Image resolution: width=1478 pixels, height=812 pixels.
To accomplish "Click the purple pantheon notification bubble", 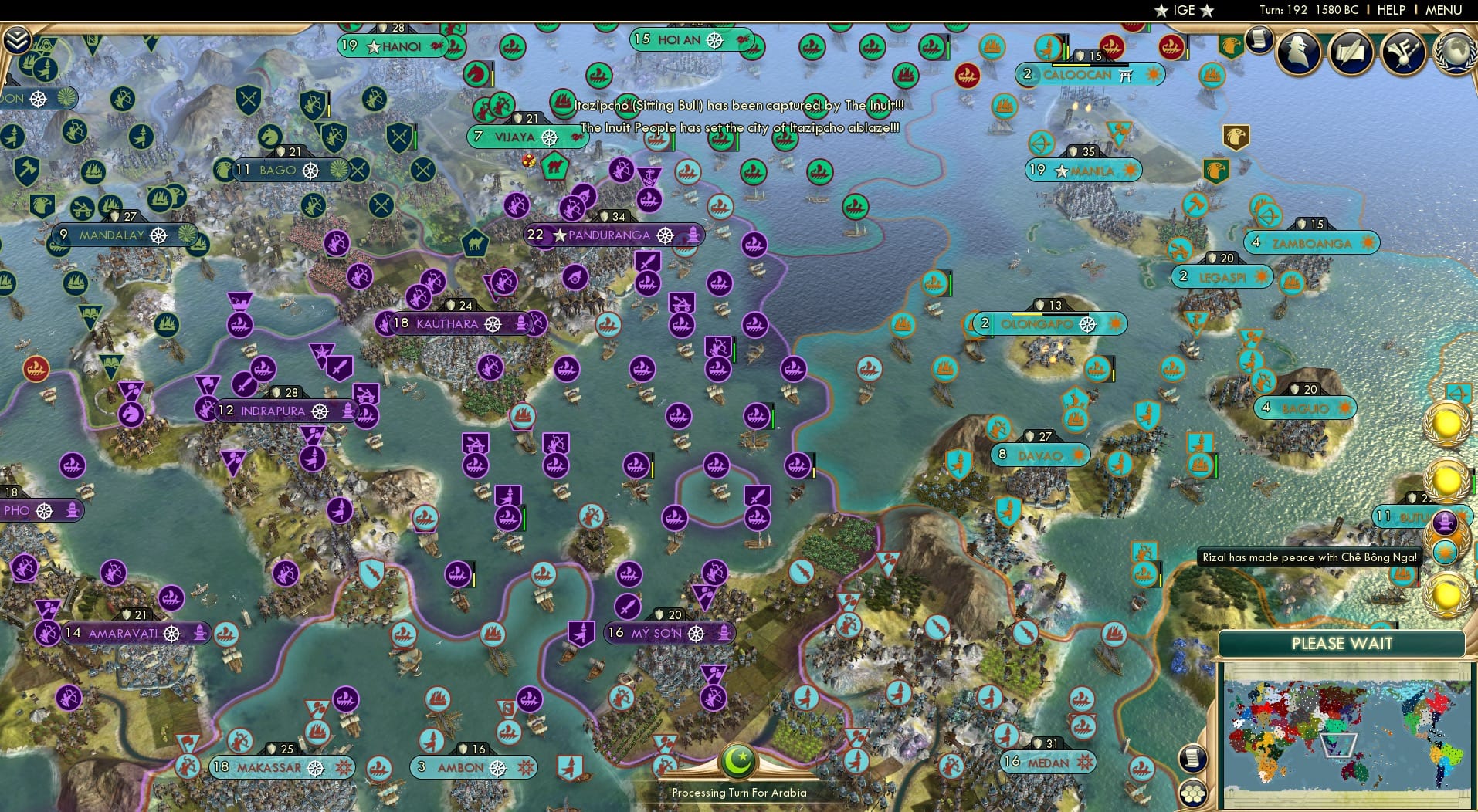I will [1445, 523].
